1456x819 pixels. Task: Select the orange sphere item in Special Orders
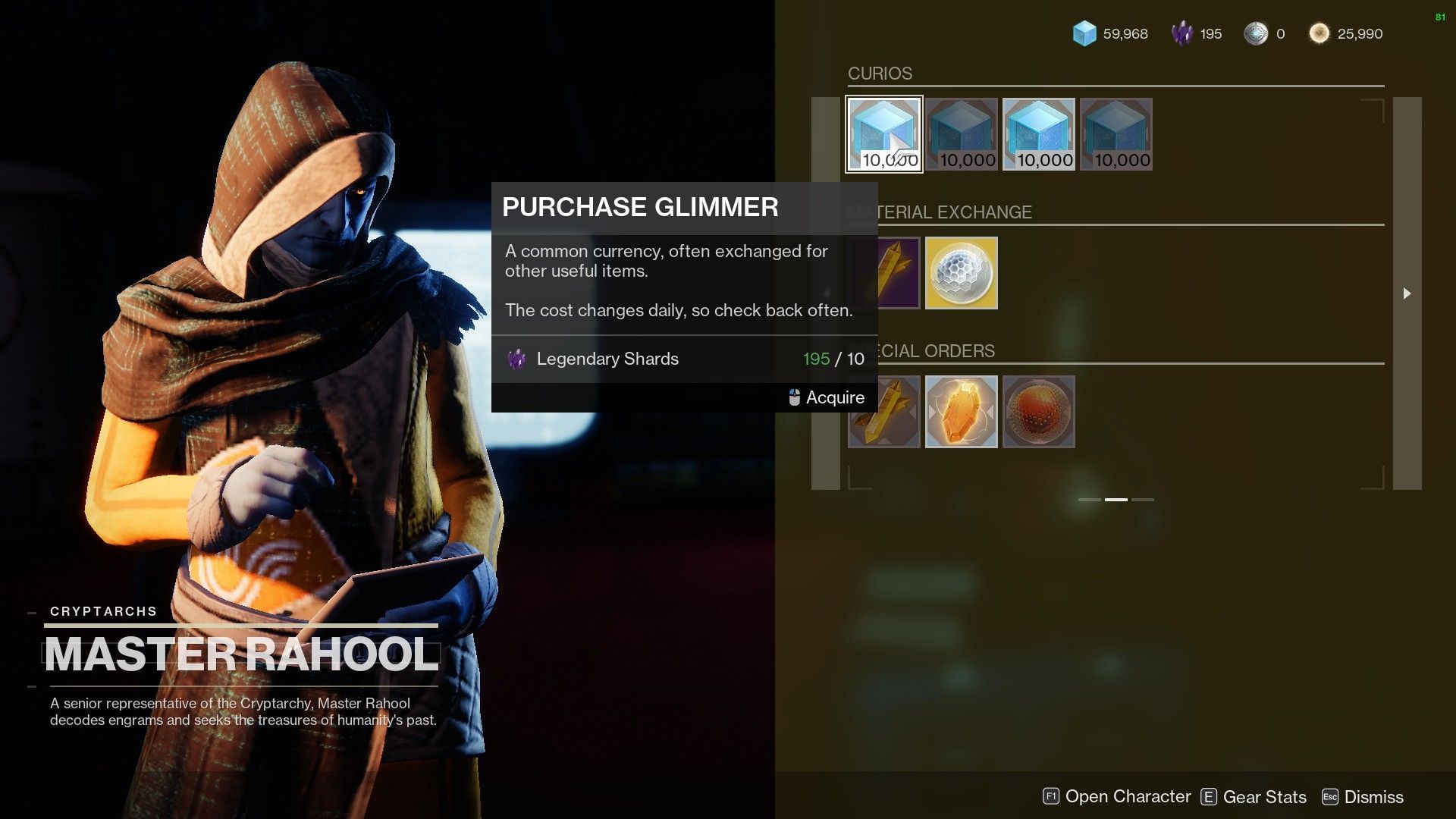(1038, 412)
